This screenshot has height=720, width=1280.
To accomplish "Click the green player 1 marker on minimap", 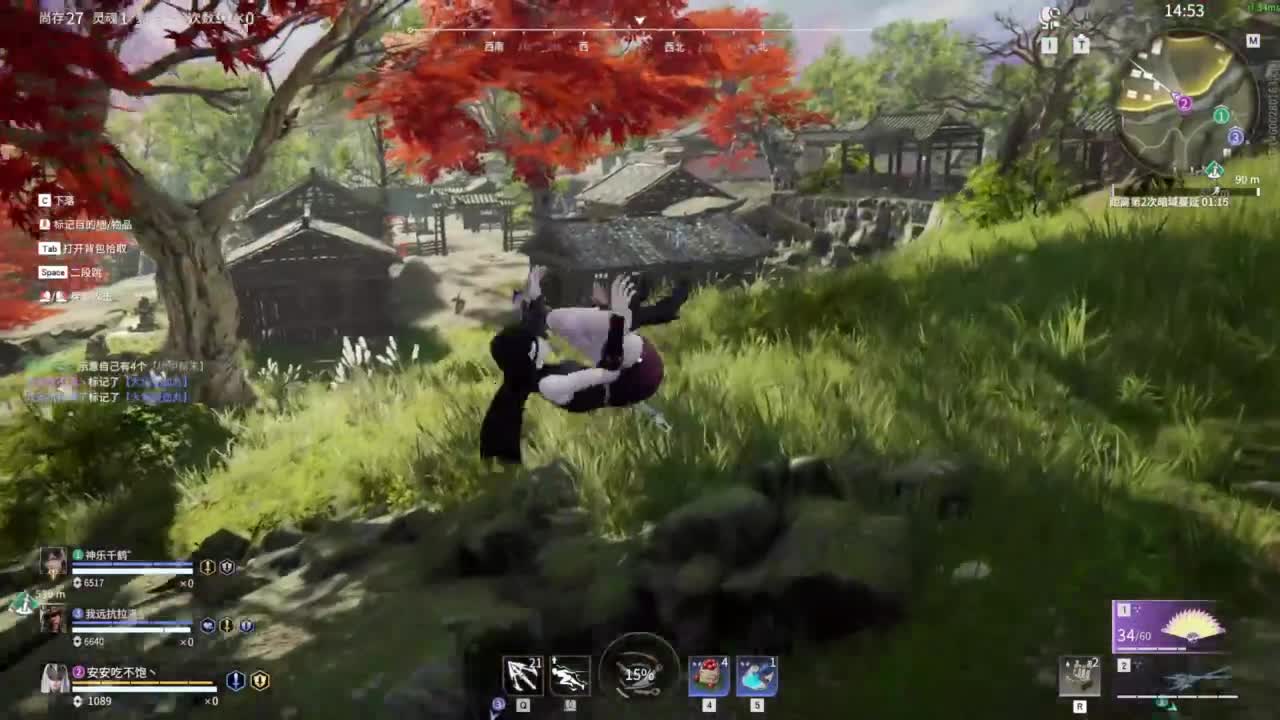I will pyautogui.click(x=1219, y=116).
